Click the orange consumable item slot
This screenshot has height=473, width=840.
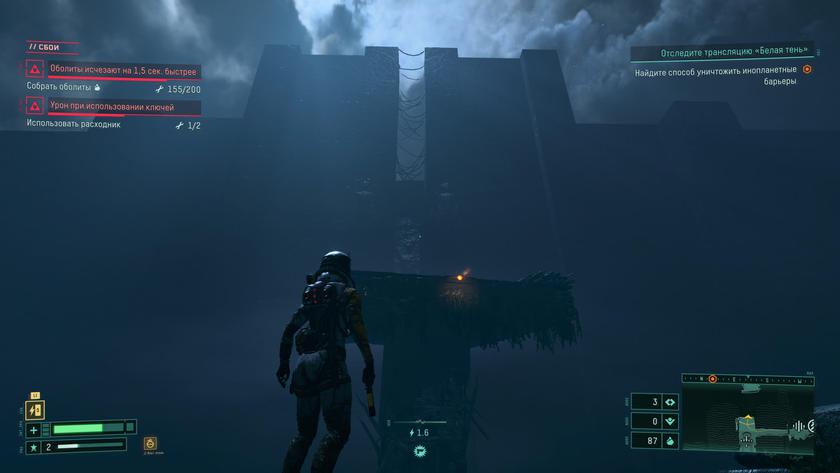click(150, 444)
